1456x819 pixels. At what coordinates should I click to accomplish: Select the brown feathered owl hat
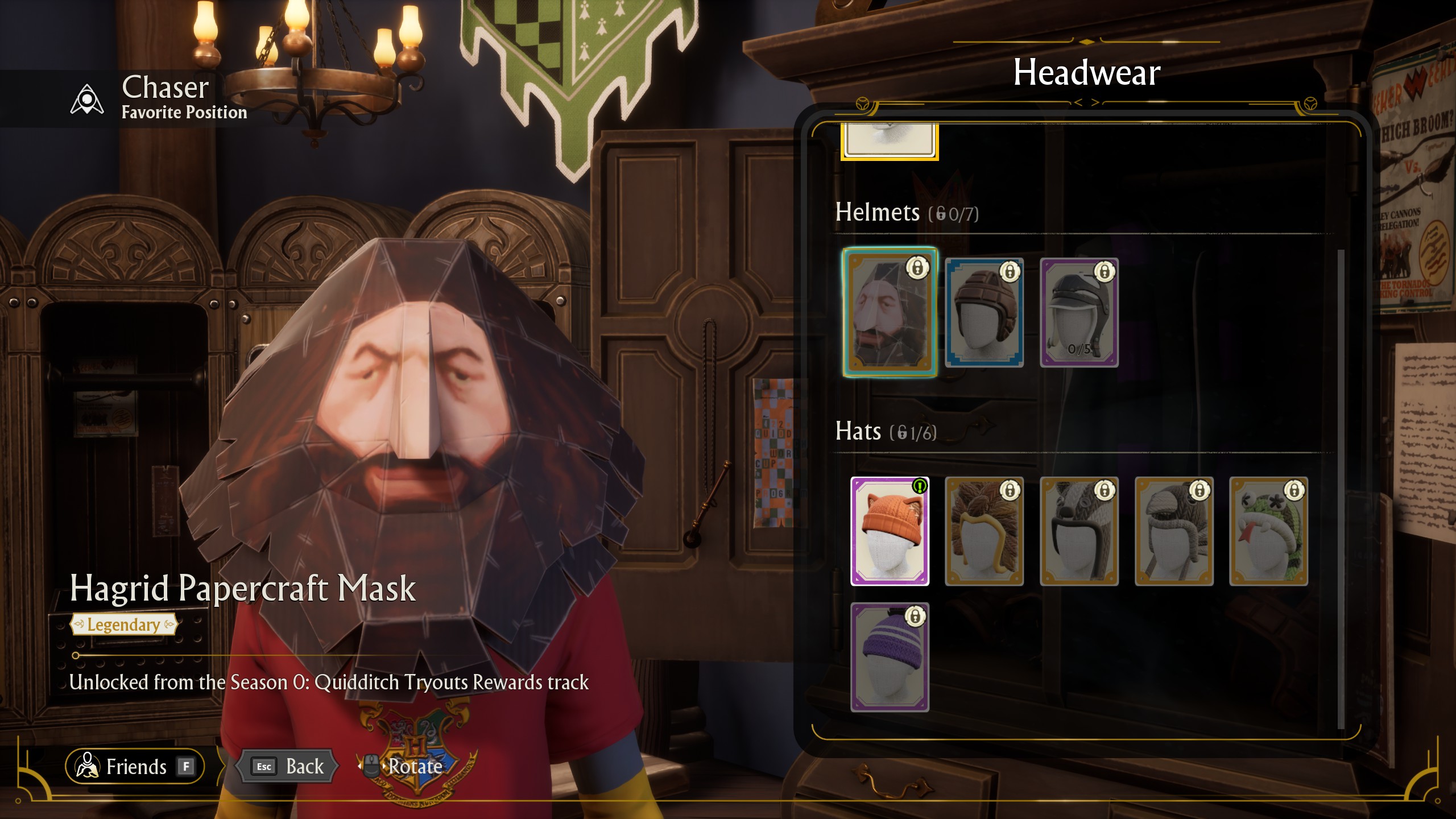(984, 531)
